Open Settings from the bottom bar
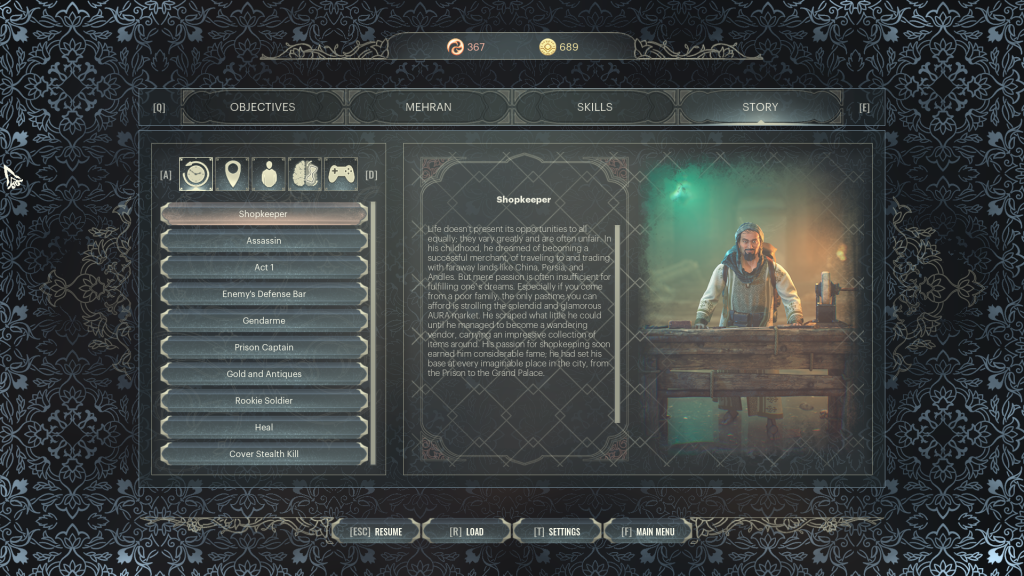Viewport: 1024px width, 576px height. 556,531
